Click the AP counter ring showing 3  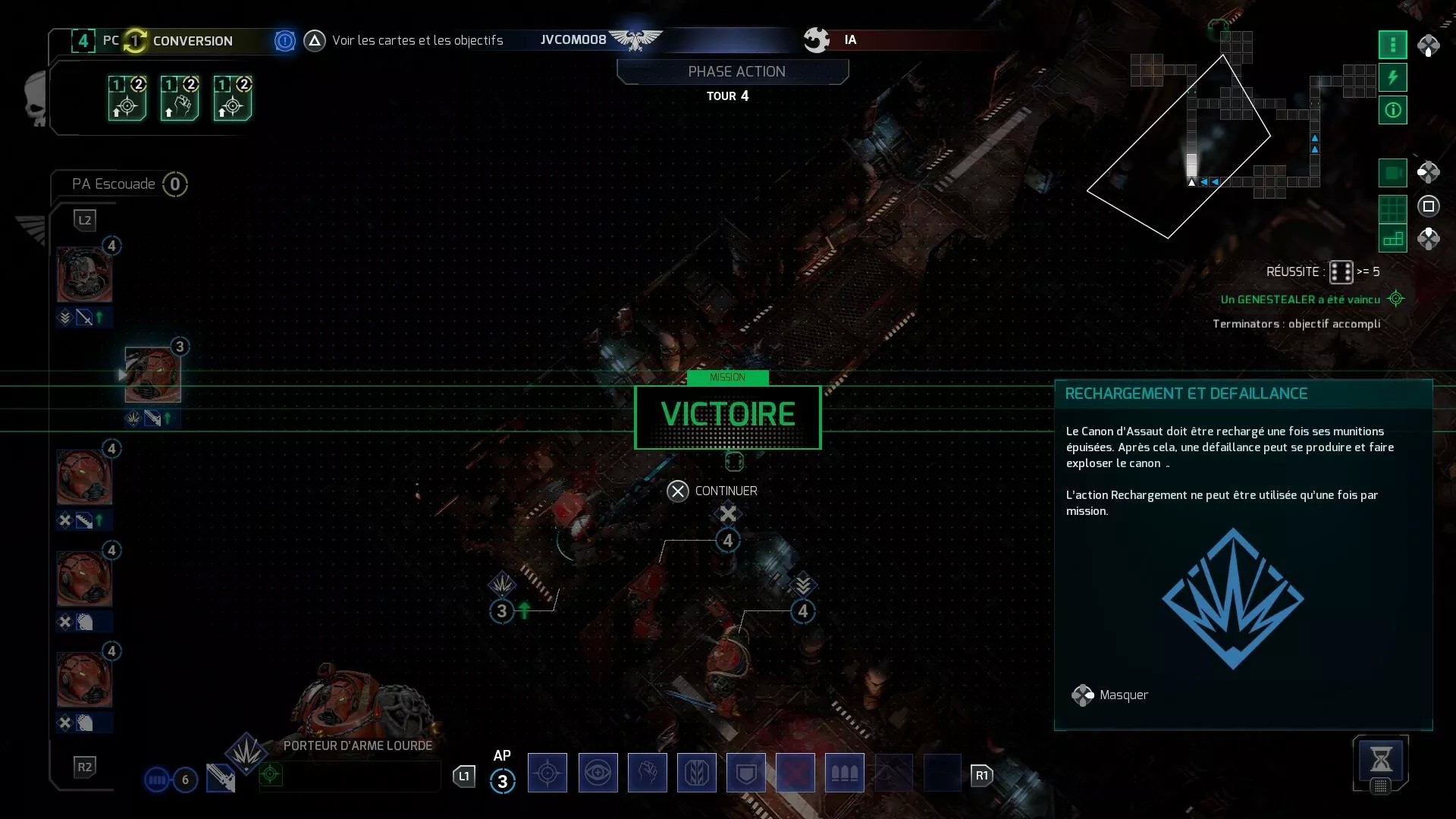click(x=503, y=782)
